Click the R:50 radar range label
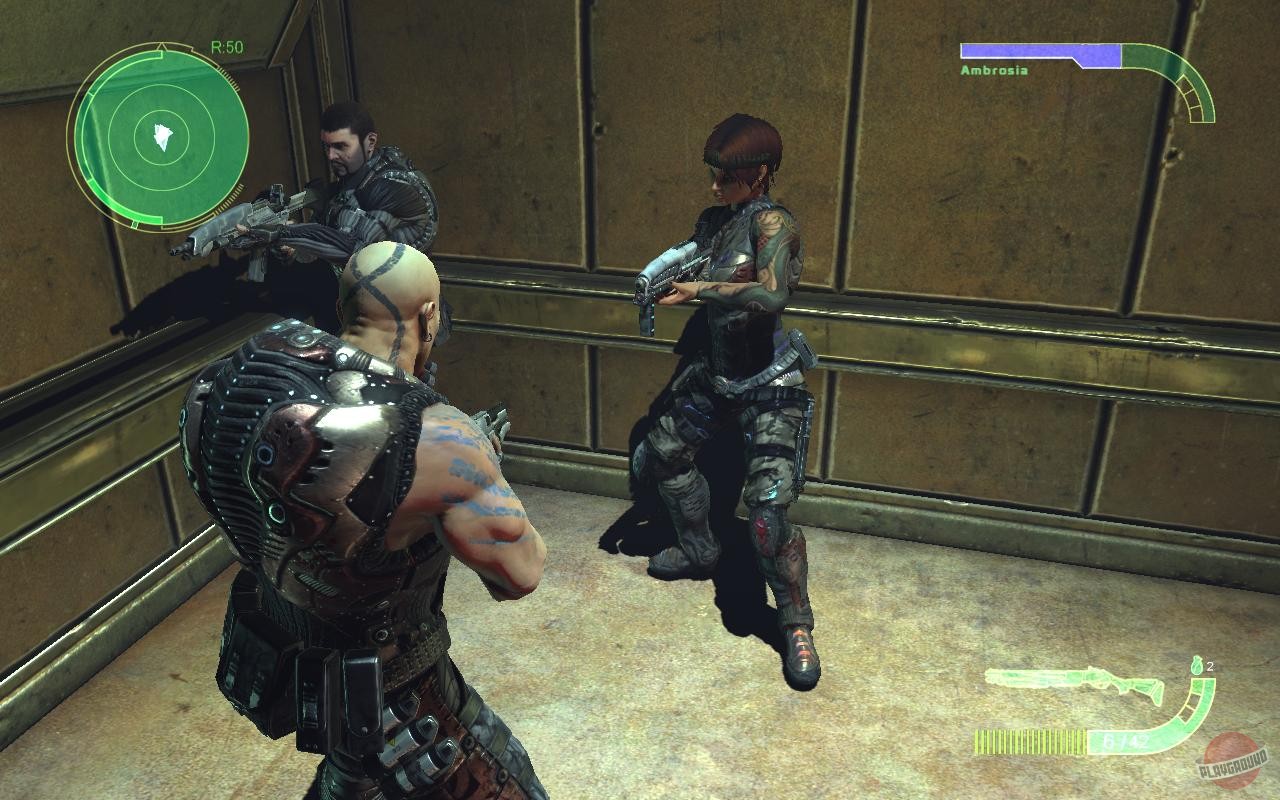This screenshot has width=1280, height=800. coord(228,45)
